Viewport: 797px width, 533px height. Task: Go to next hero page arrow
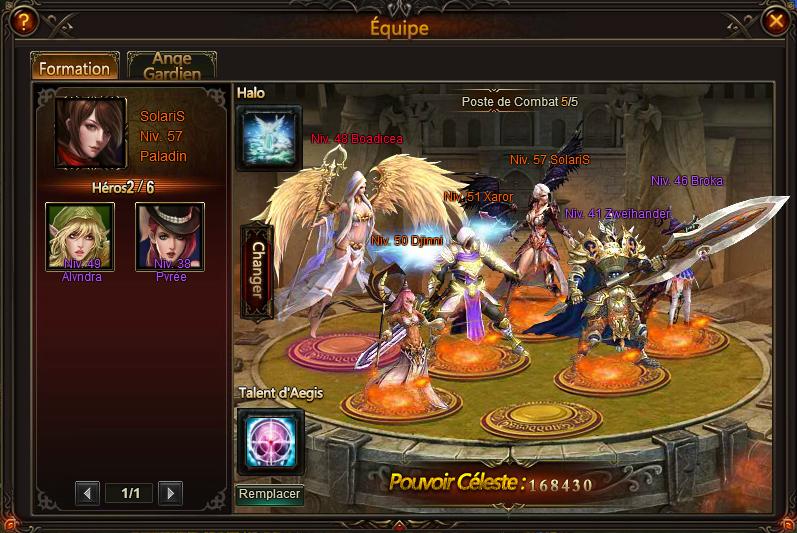tap(171, 493)
